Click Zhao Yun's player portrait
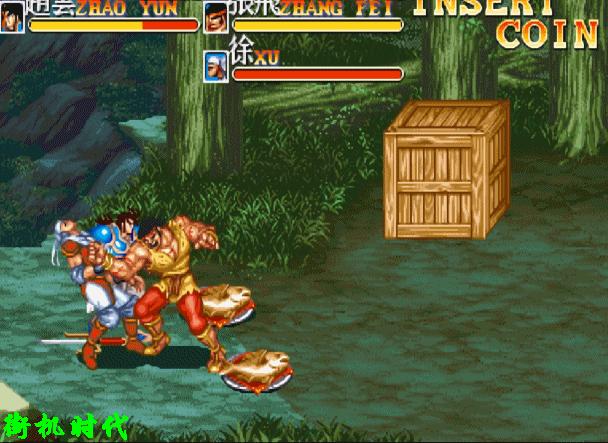608x443 pixels. [12, 16]
